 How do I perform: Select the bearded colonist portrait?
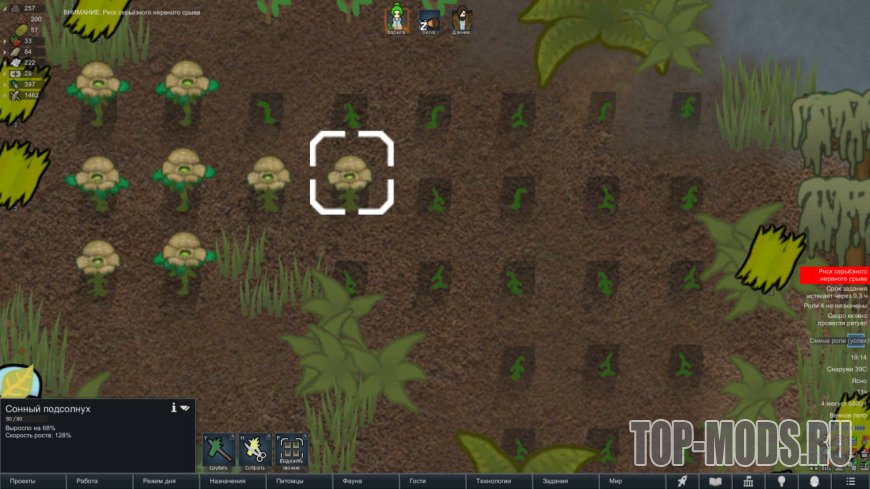point(461,18)
